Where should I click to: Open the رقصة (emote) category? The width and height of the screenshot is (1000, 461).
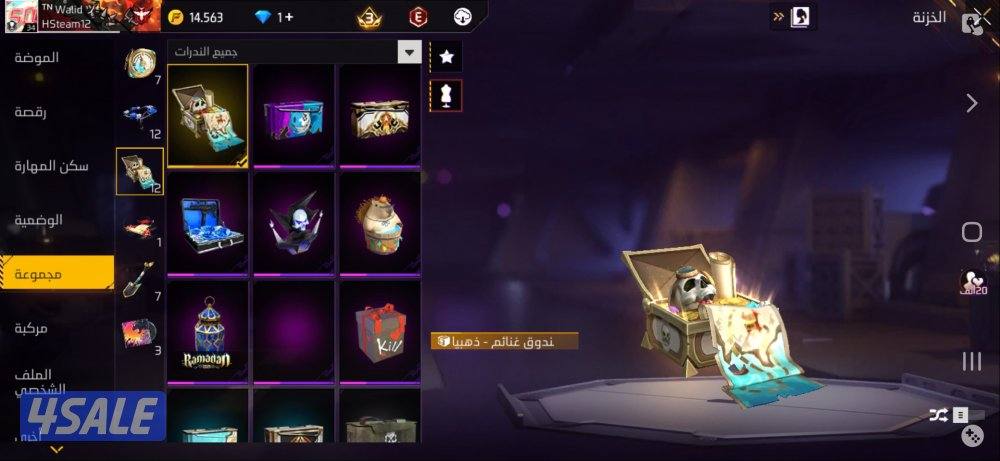coord(37,112)
